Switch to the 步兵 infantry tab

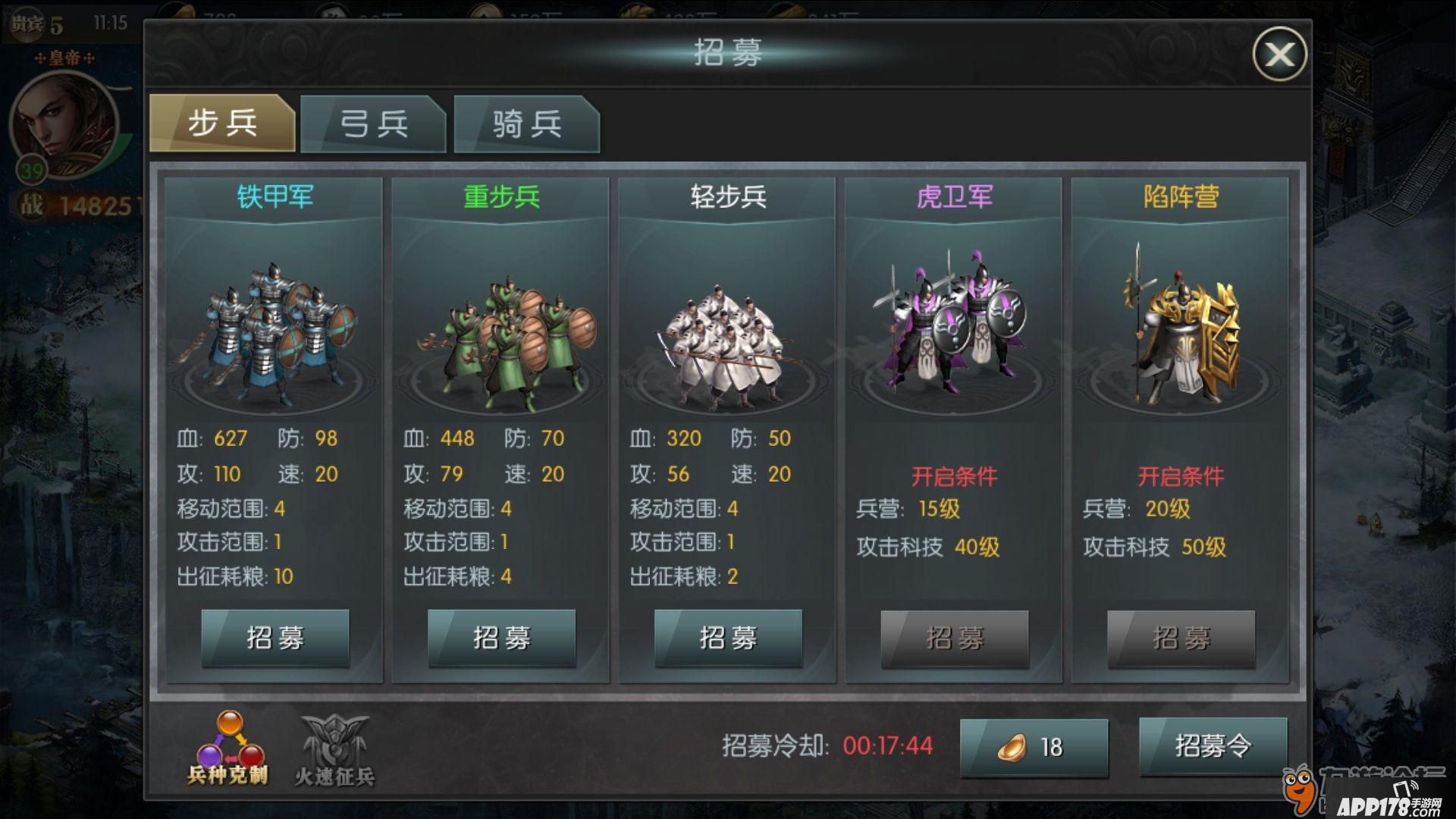click(x=222, y=123)
